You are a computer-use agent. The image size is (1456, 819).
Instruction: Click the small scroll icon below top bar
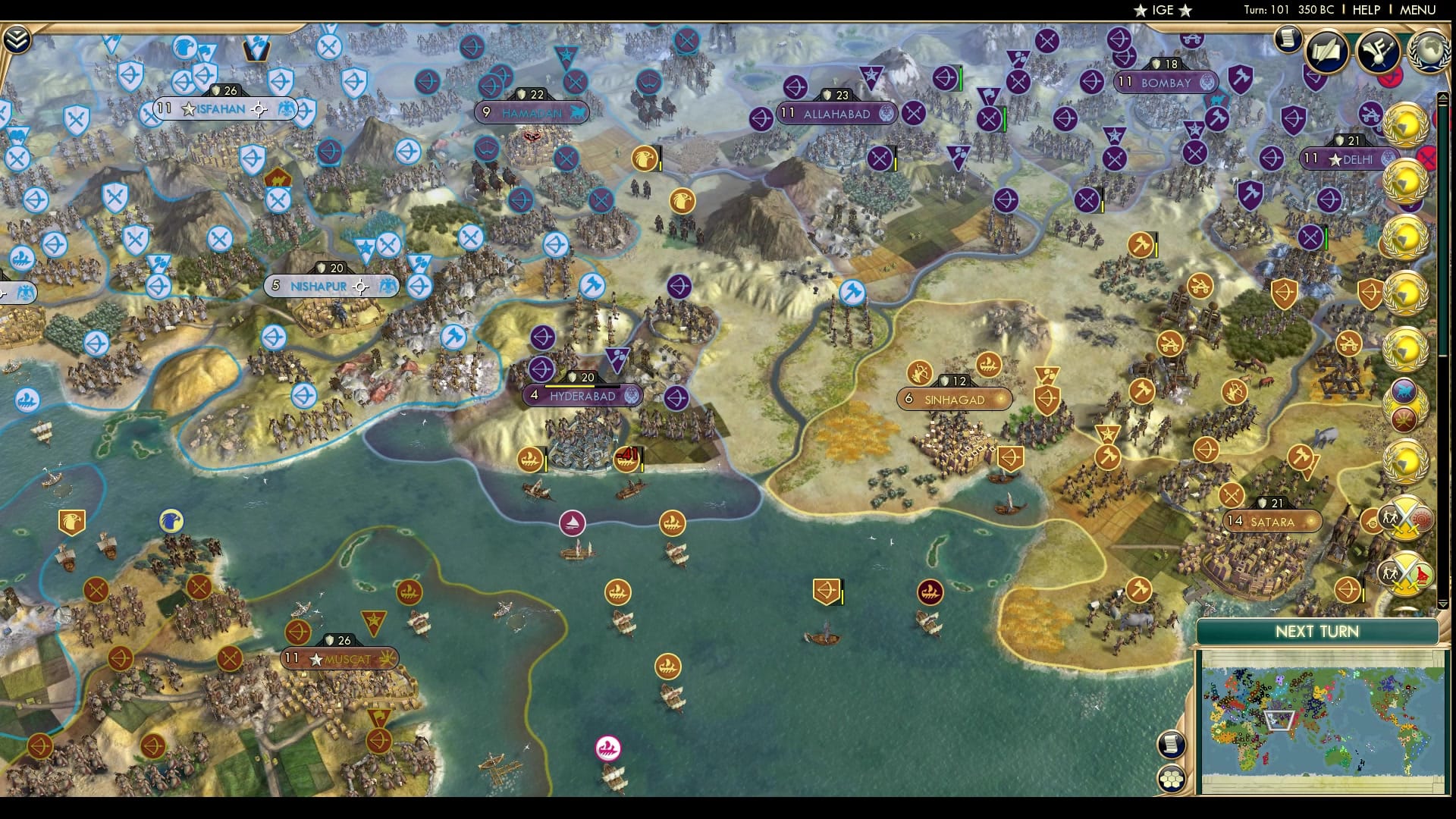point(1287,38)
